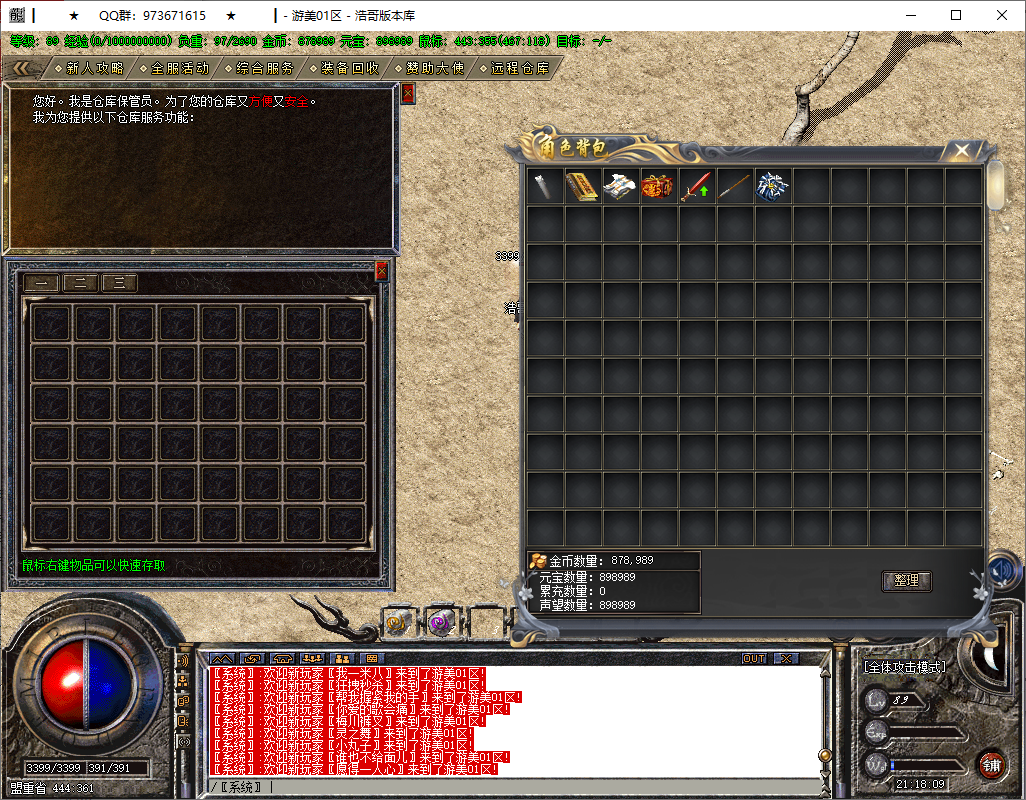Screen dimensions: 1026x800
Task: Switch to warehouse page 一
Action: coord(41,283)
